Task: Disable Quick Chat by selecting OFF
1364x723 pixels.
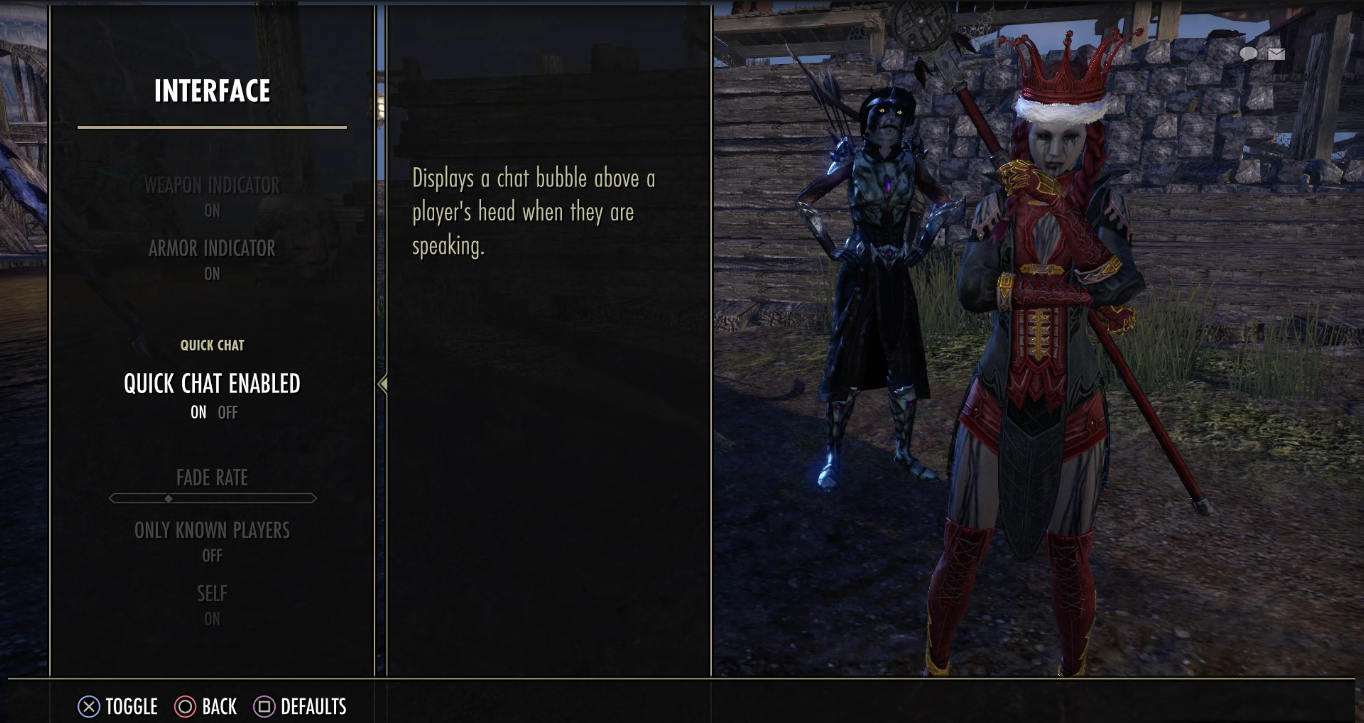Action: 226,412
